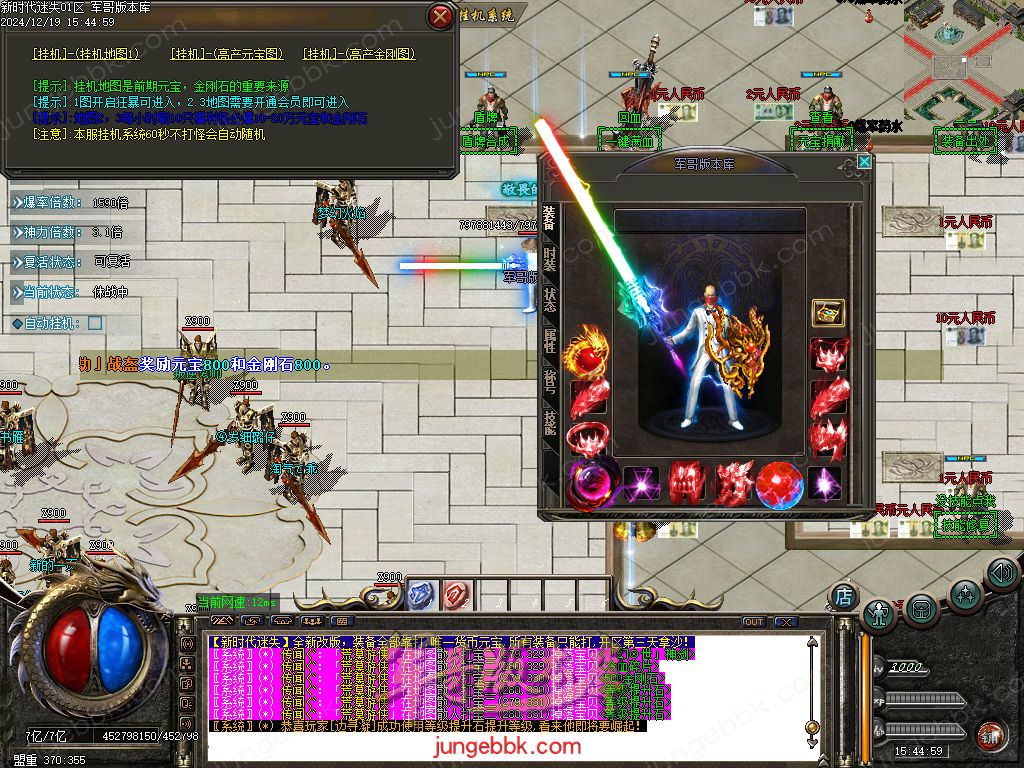1024x768 pixels.
Task: Click the red 辅 assist button
Action: (992, 735)
